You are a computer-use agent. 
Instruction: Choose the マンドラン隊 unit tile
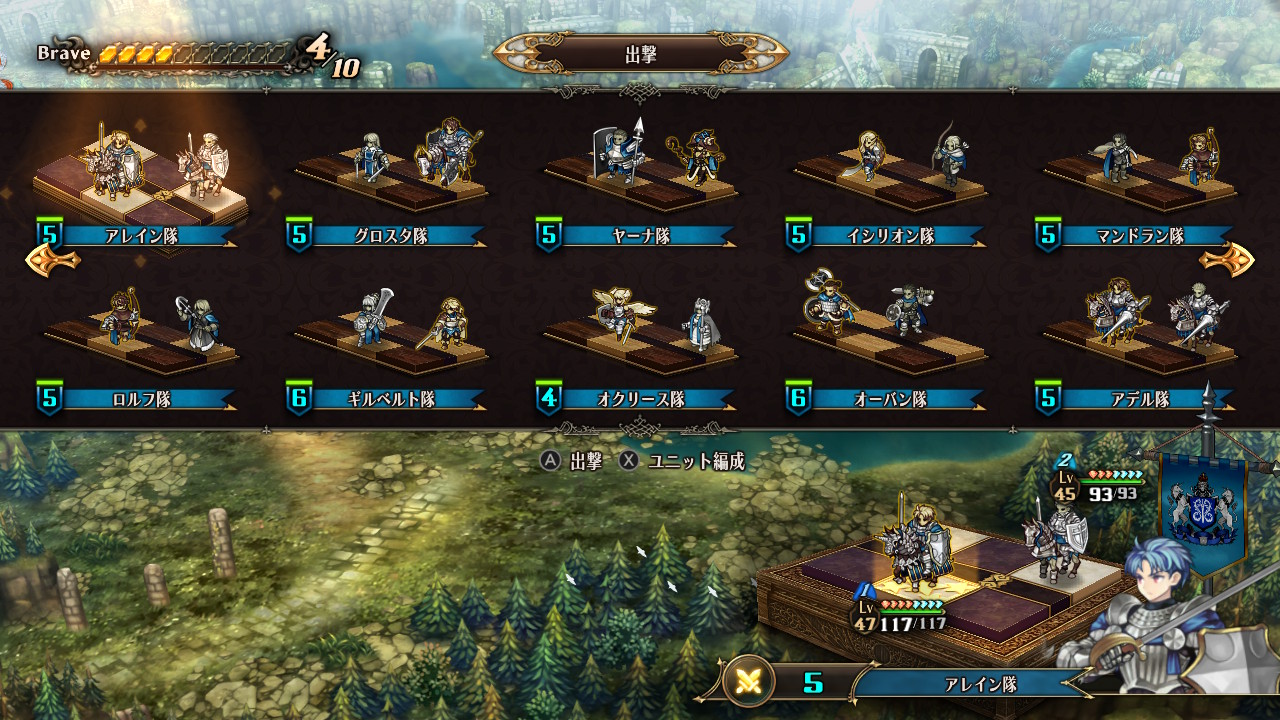pyautogui.click(x=1139, y=185)
